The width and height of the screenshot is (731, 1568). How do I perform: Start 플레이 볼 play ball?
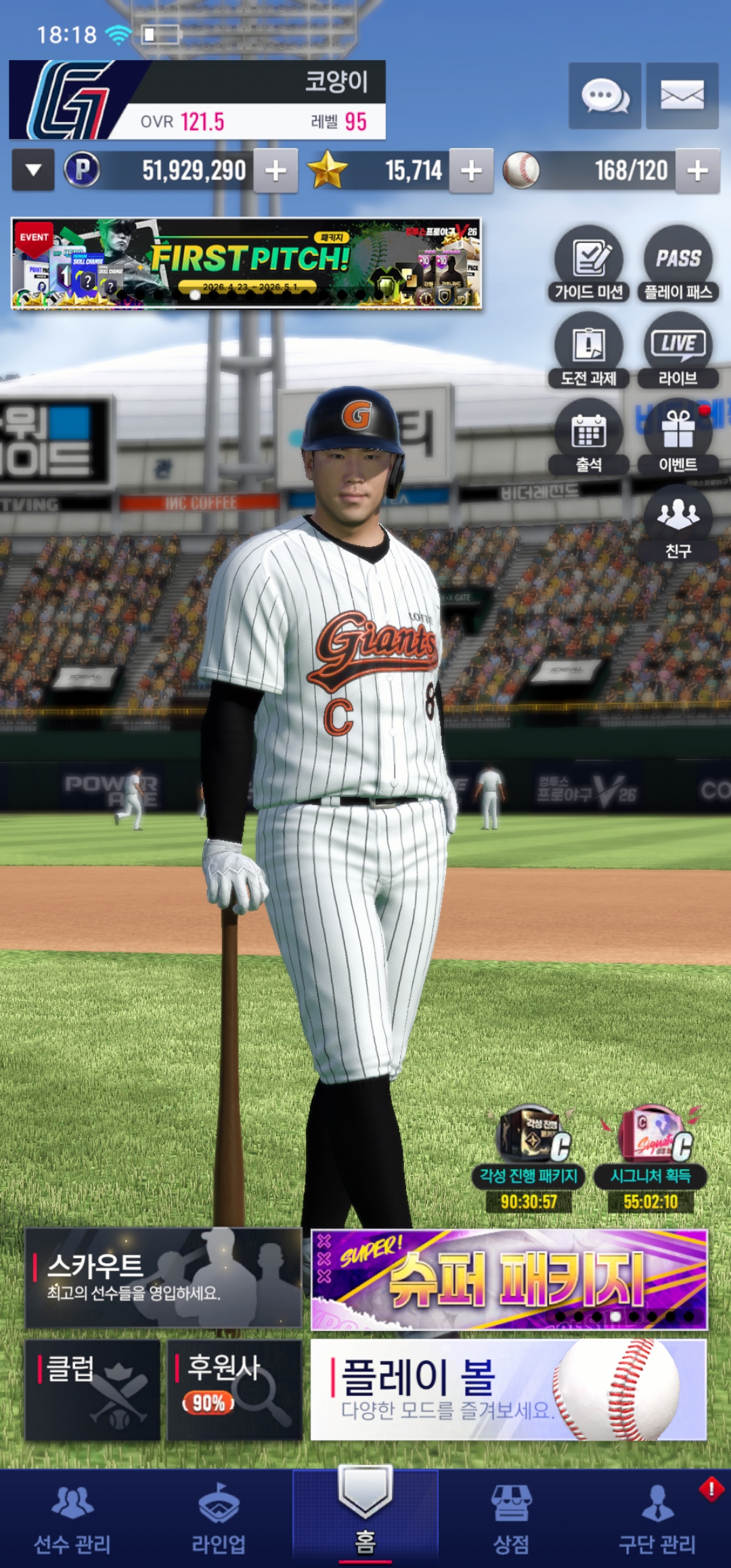(x=509, y=1389)
